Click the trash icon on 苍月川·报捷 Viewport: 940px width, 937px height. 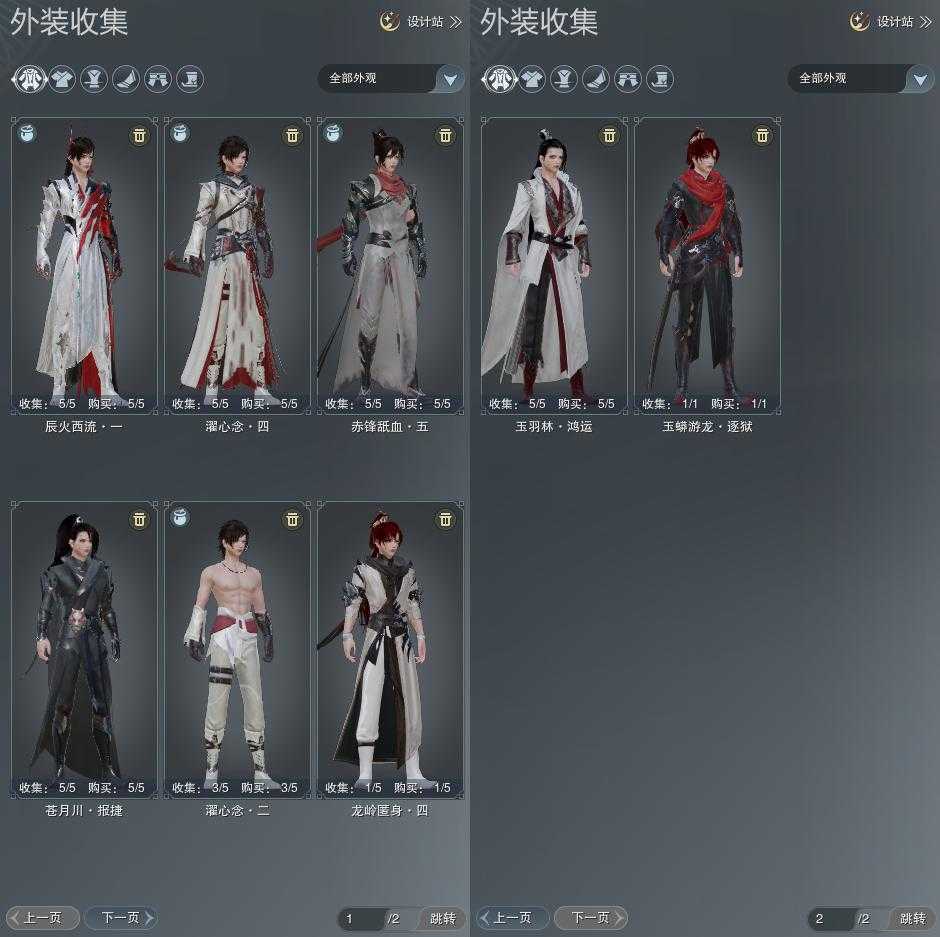click(139, 519)
